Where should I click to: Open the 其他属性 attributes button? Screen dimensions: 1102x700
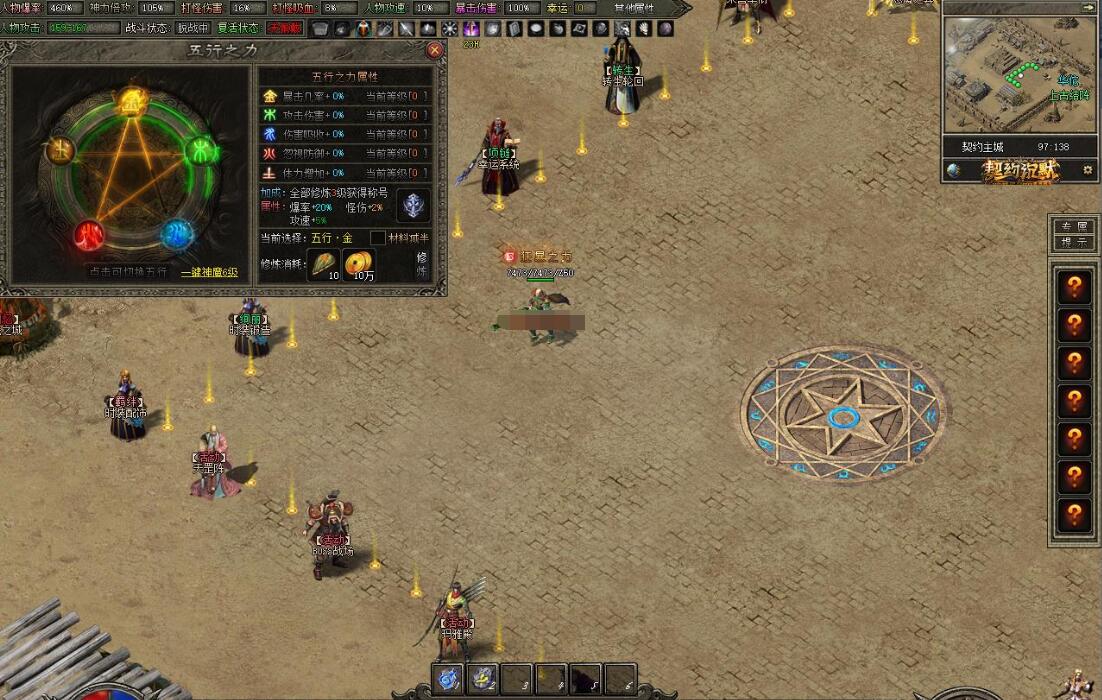634,8
